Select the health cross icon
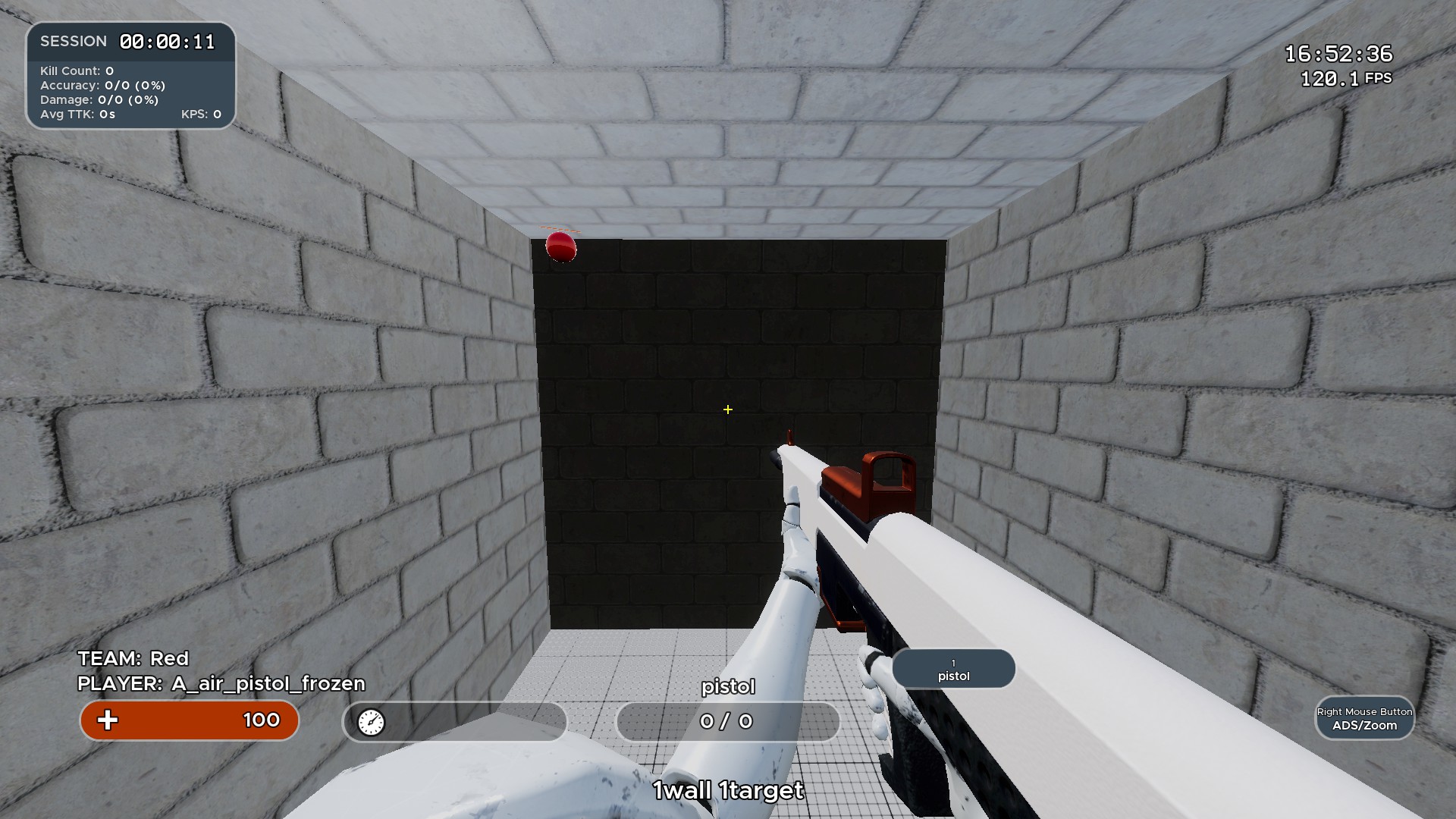The height and width of the screenshot is (819, 1456). [x=108, y=720]
